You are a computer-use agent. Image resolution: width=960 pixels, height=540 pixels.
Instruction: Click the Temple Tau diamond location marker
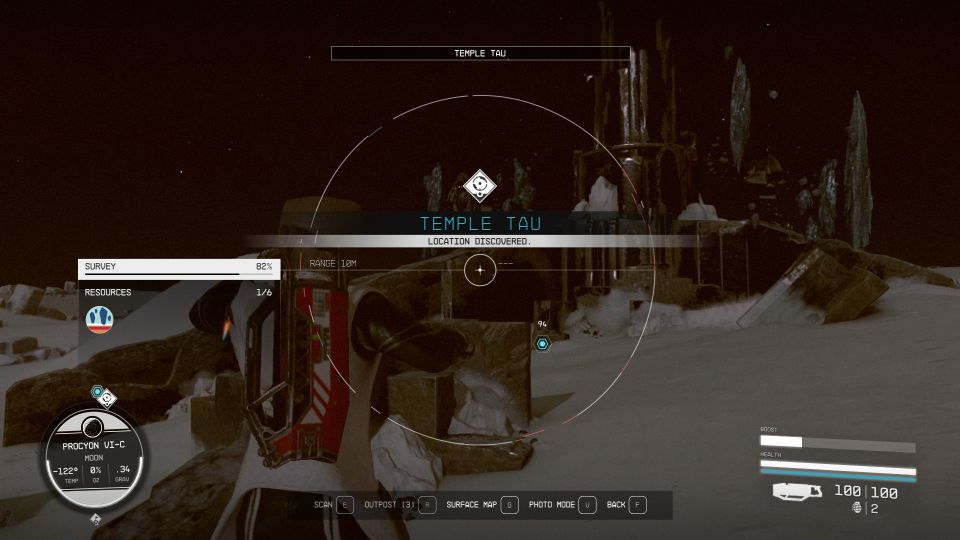(480, 186)
